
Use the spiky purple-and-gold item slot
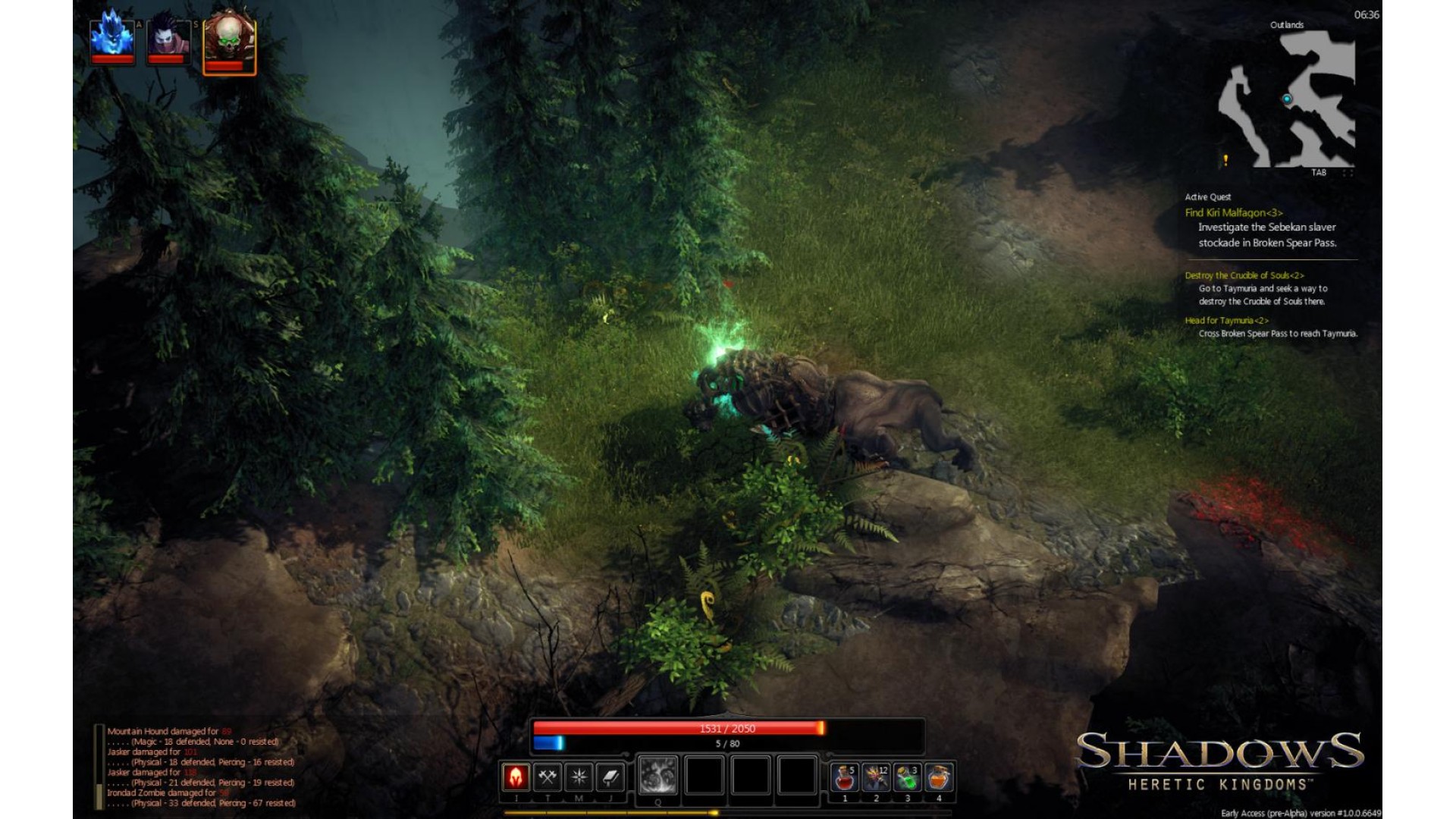point(876,777)
